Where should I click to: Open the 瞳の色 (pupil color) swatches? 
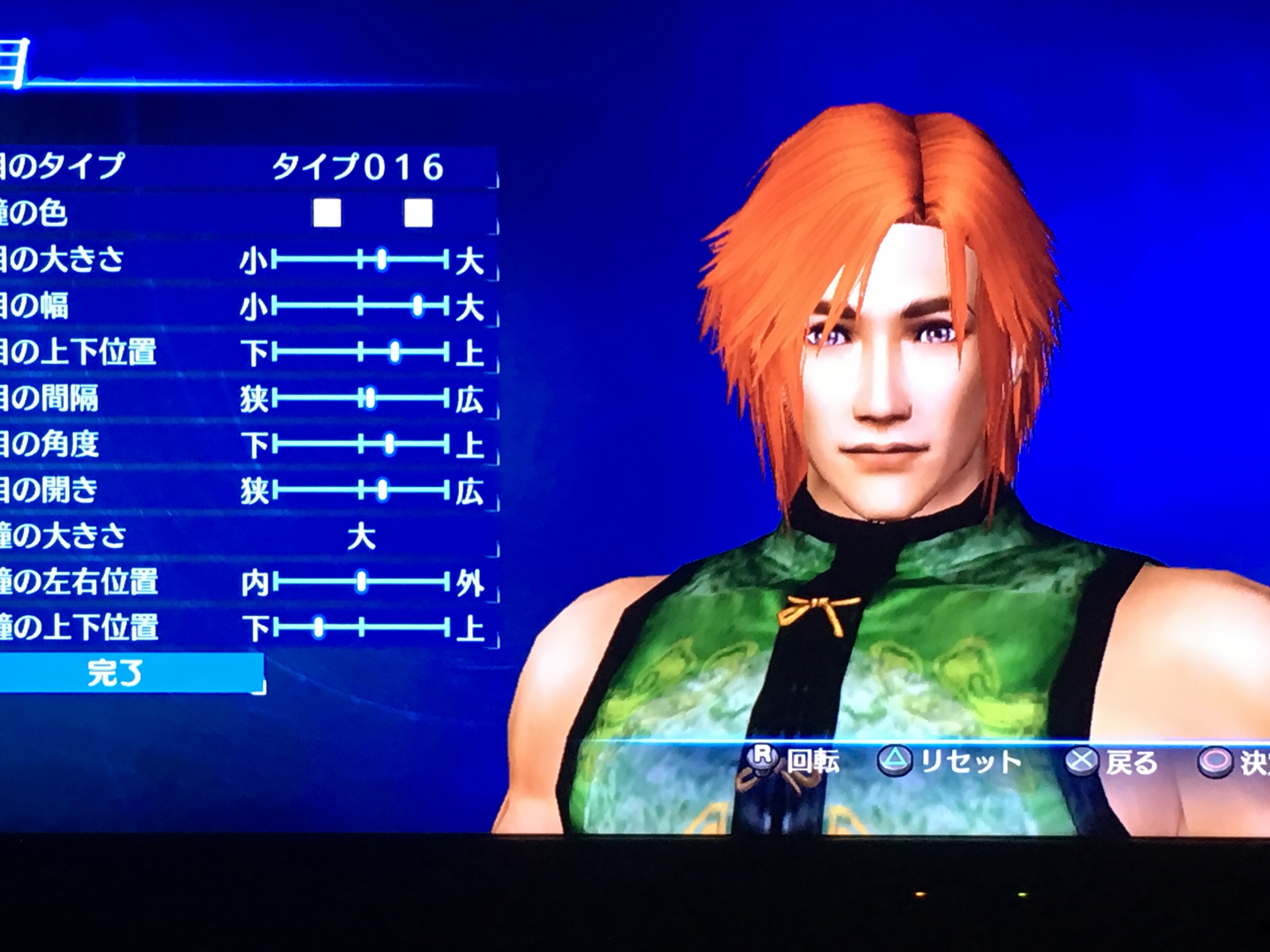pos(372,213)
